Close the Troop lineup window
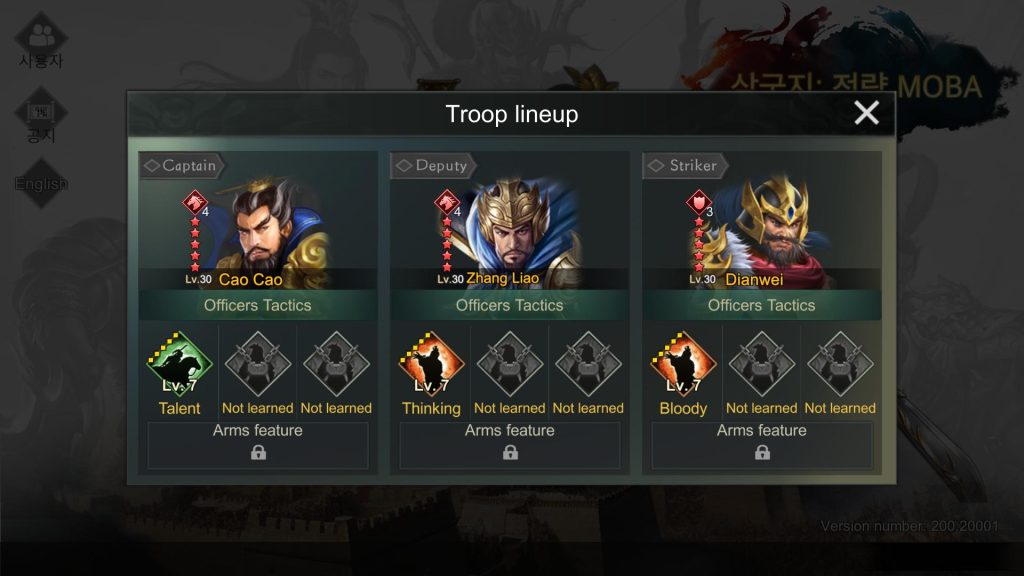Viewport: 1024px width, 576px height. tap(866, 113)
